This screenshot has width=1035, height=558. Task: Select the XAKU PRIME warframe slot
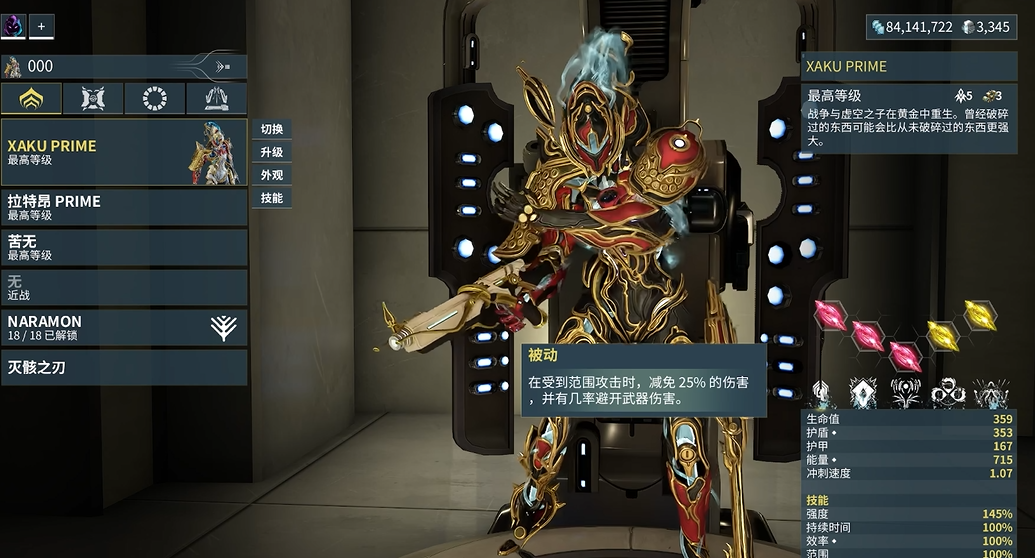click(124, 152)
